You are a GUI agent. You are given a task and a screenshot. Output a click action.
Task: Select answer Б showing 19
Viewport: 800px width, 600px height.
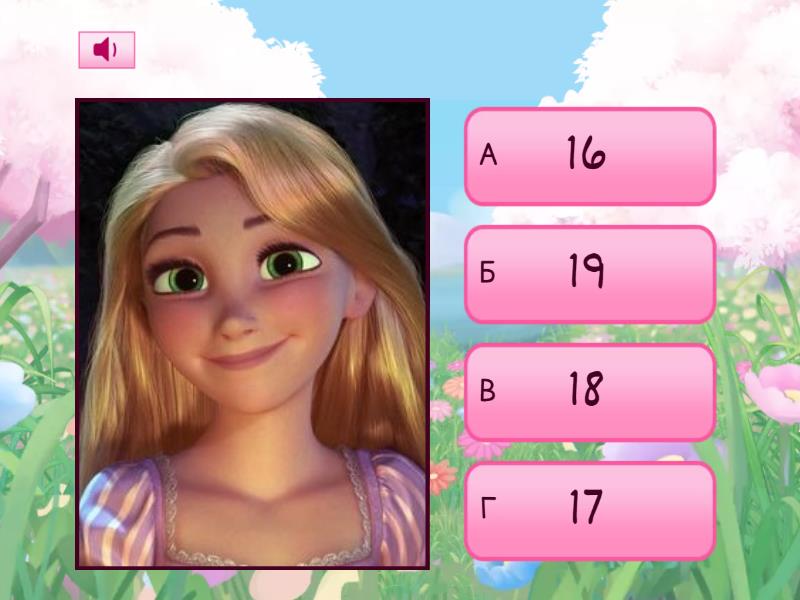[x=590, y=274]
